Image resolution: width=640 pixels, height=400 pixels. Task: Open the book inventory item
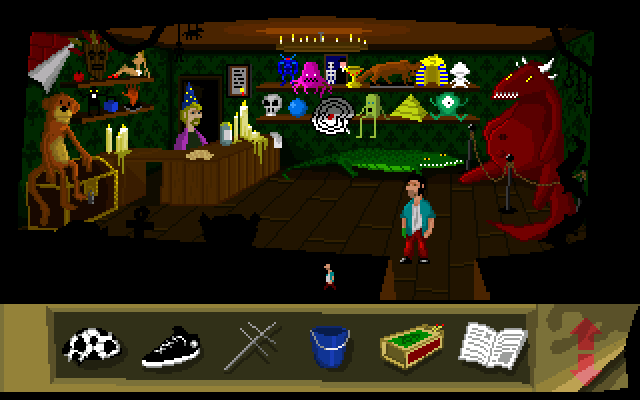click(x=492, y=346)
